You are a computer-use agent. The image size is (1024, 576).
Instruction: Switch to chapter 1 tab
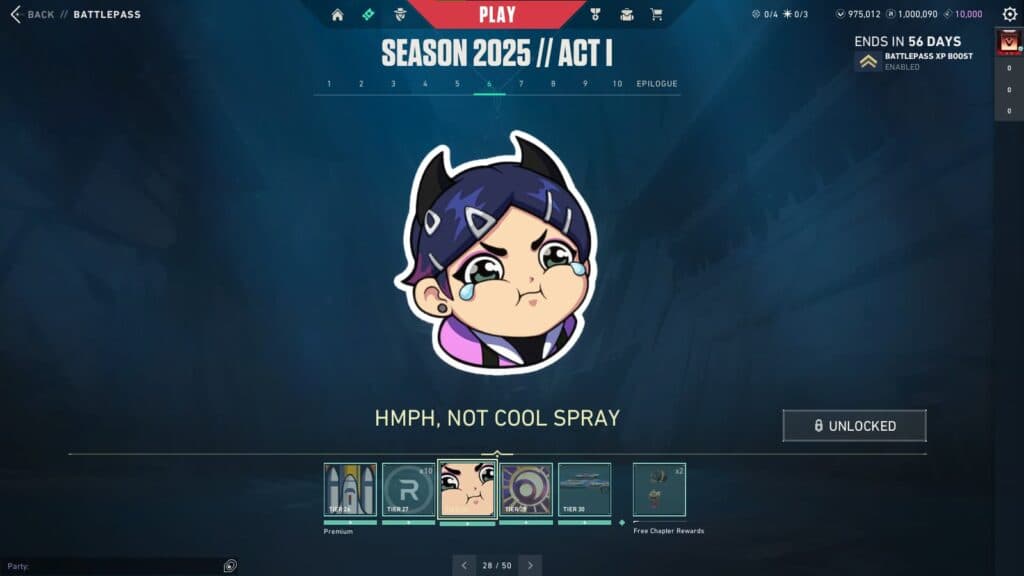pyautogui.click(x=330, y=84)
